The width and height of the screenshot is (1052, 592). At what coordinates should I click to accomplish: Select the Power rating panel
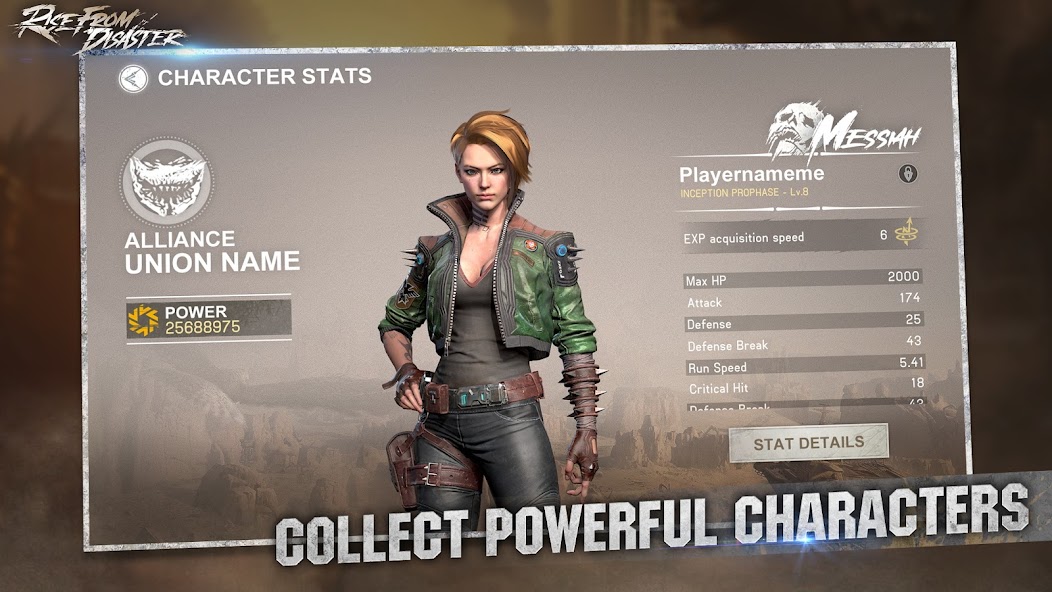pyautogui.click(x=208, y=319)
